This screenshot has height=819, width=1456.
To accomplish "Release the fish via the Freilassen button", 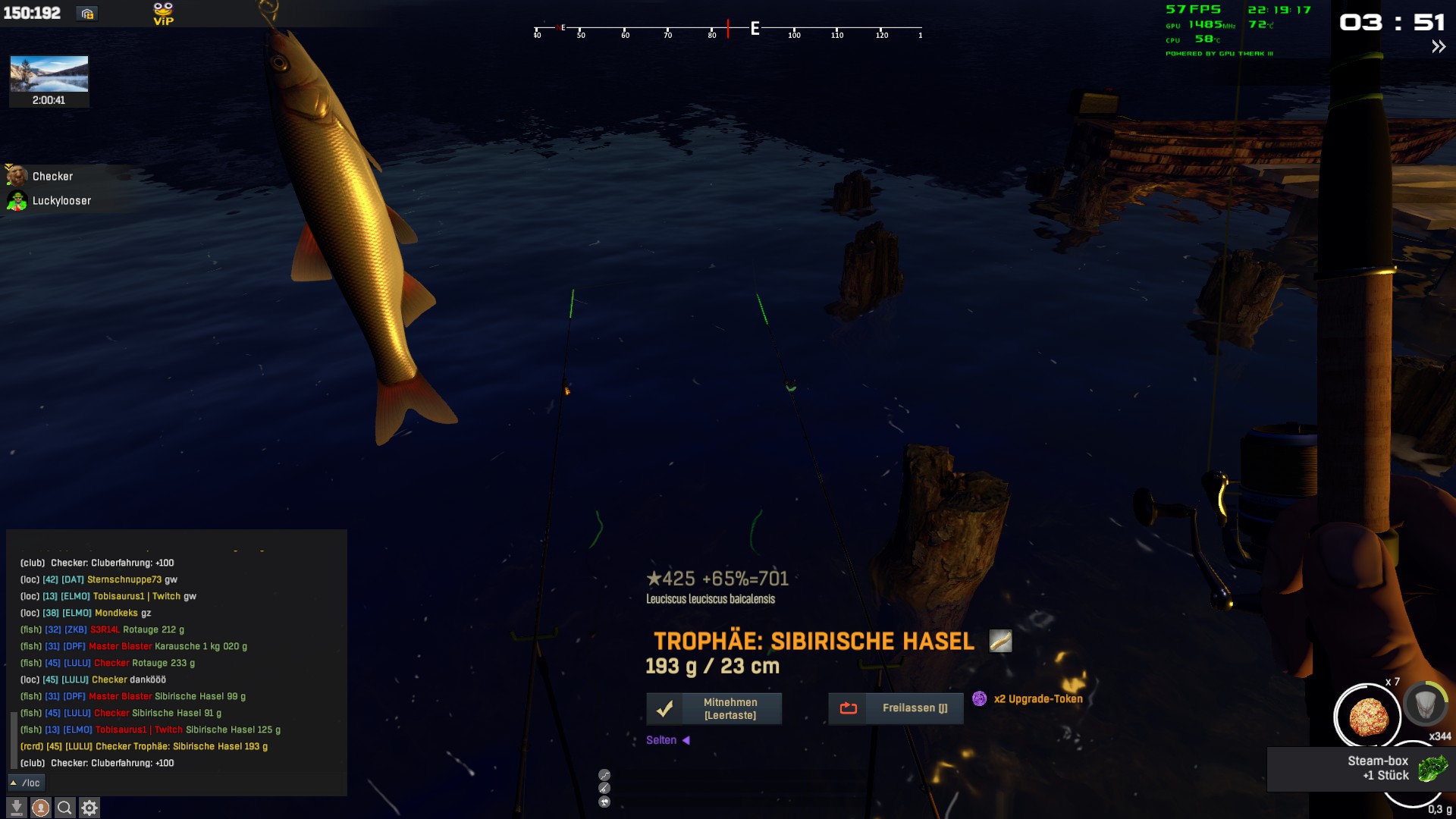I will tap(896, 708).
